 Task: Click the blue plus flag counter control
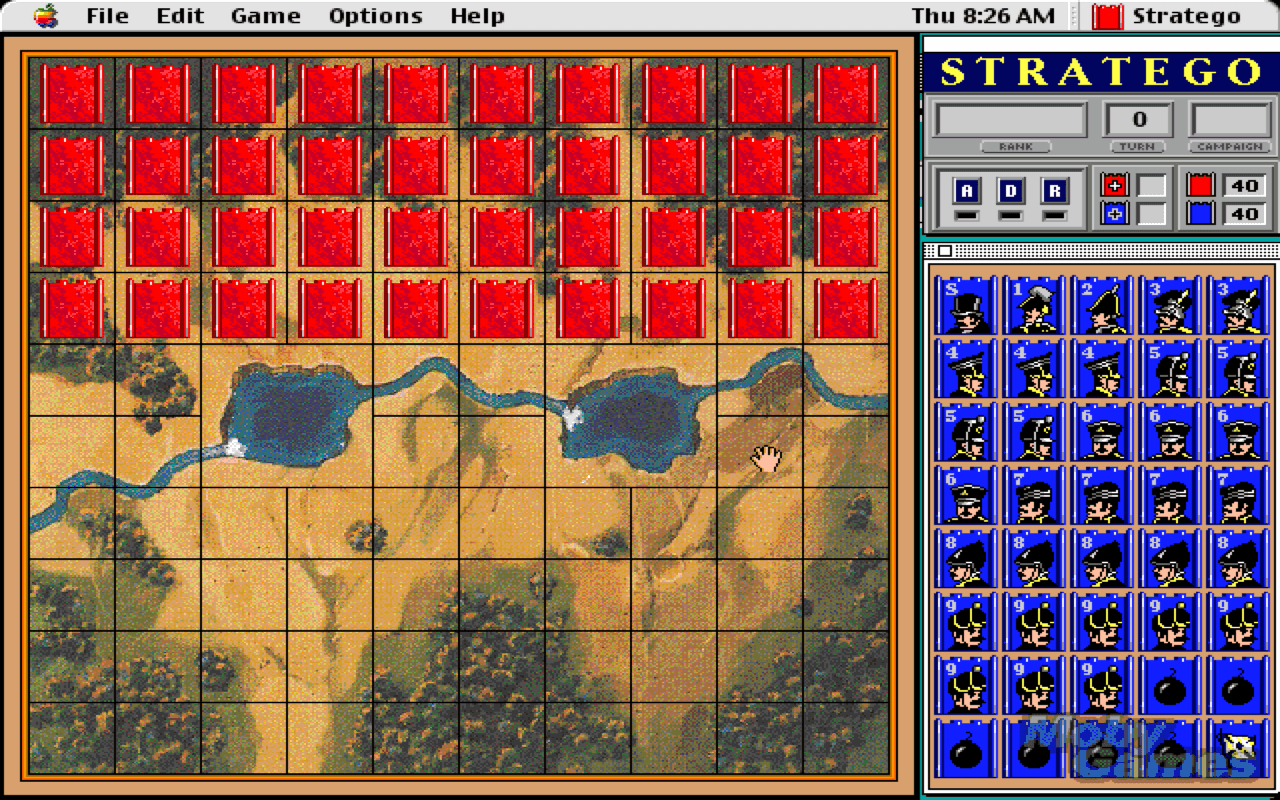[1114, 212]
